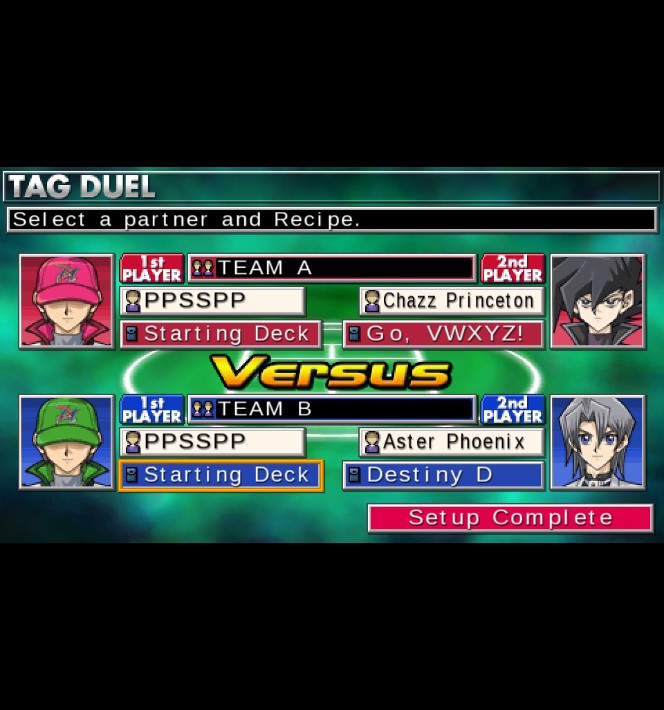Choose Chazz Princeton as partner
The width and height of the screenshot is (664, 710).
point(452,301)
